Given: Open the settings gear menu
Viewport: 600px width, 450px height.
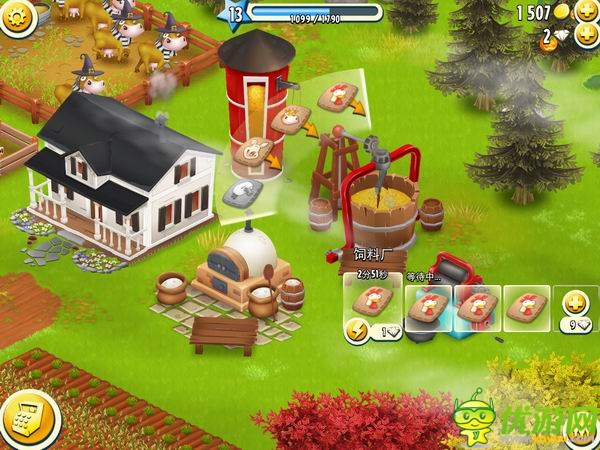Looking at the screenshot, I should (x=14, y=17).
